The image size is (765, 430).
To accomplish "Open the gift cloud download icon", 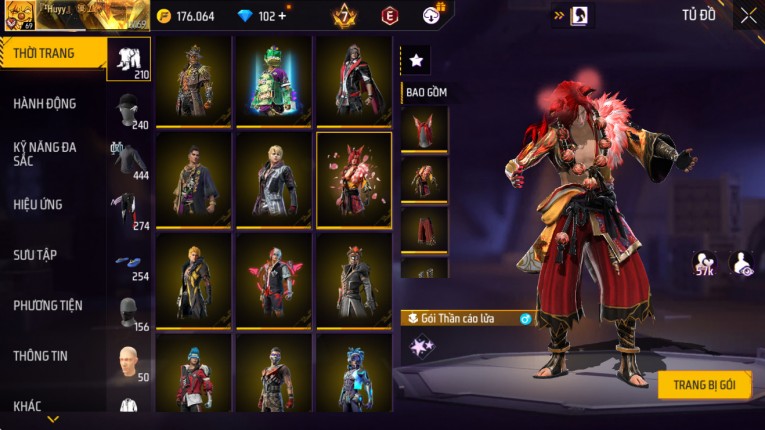I will point(432,15).
